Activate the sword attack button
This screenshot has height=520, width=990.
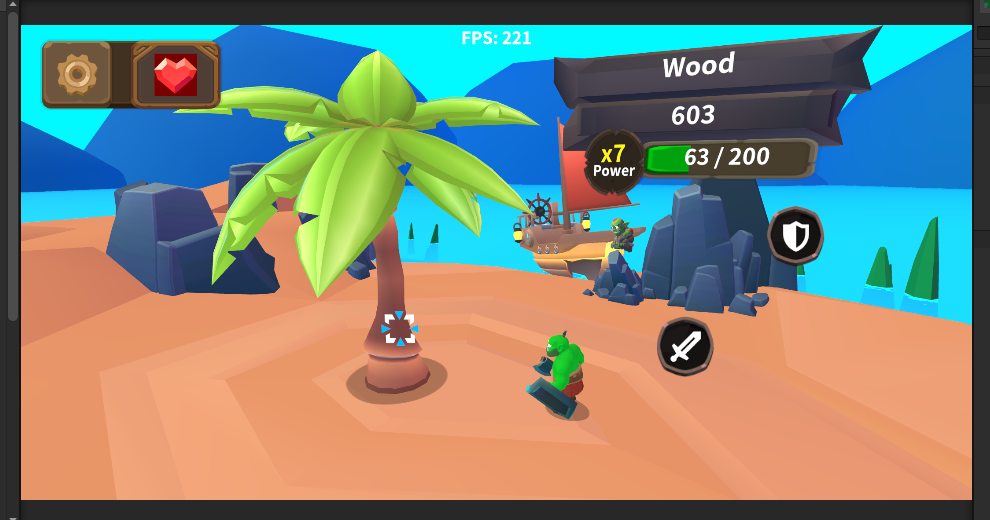click(685, 347)
